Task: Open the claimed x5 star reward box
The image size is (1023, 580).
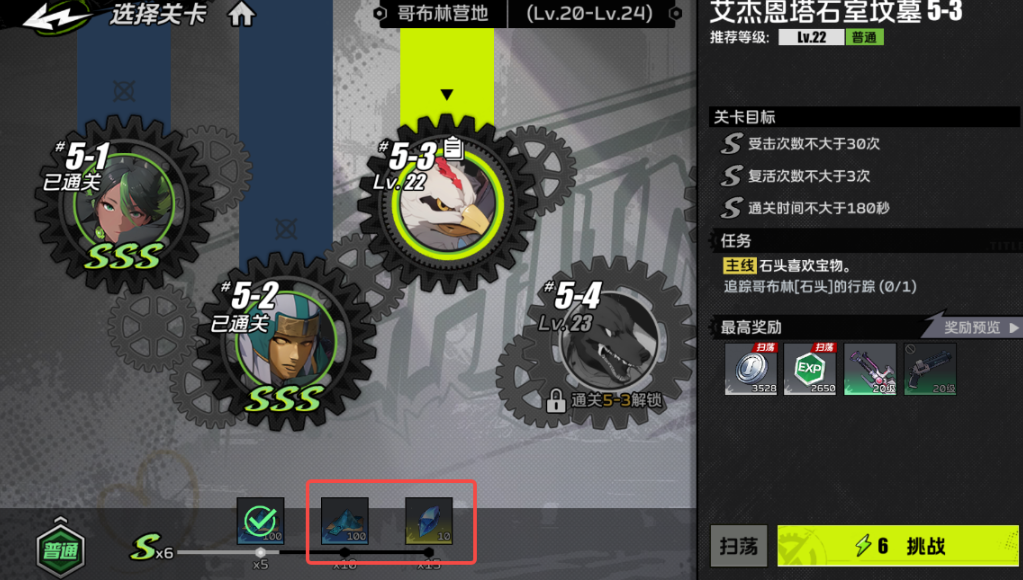Action: [261, 521]
